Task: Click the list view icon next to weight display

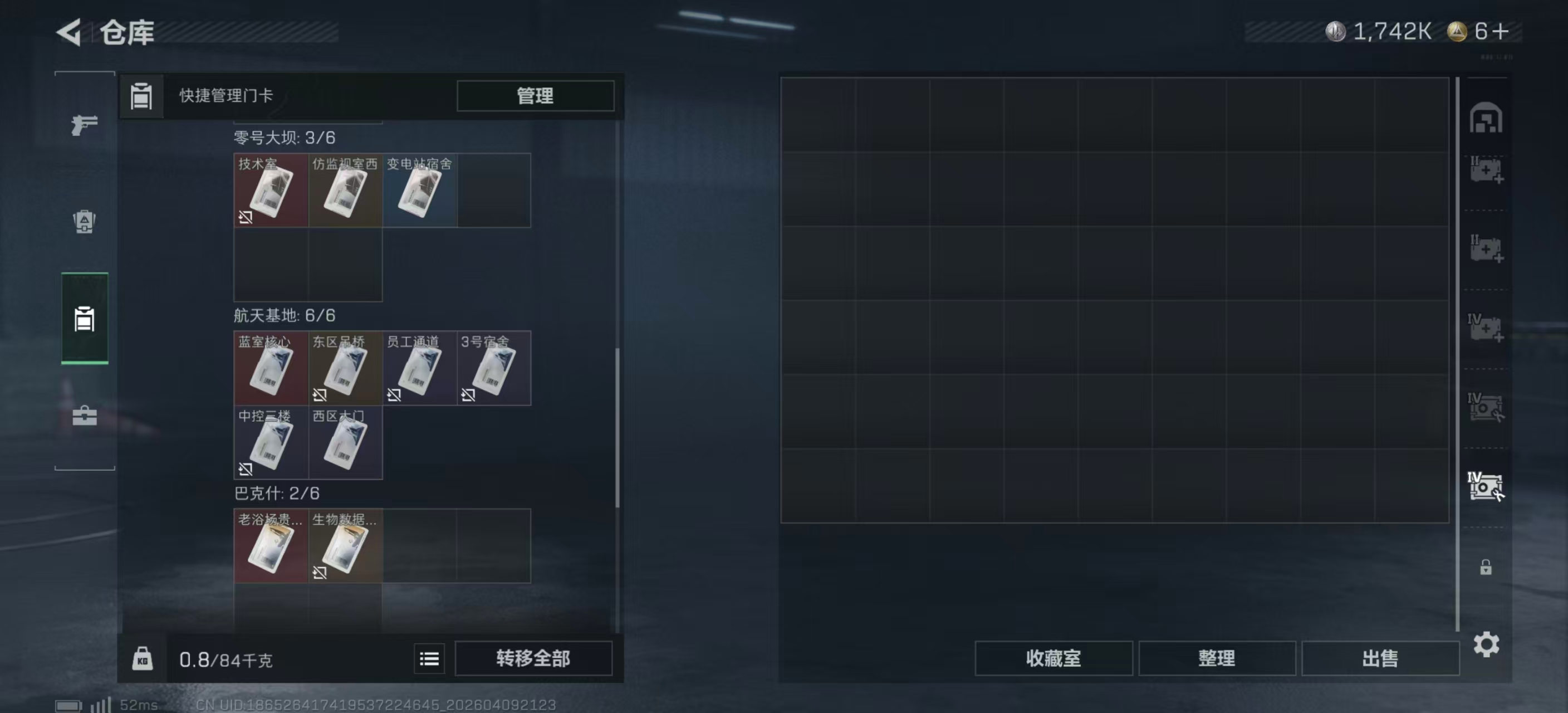Action: (429, 659)
